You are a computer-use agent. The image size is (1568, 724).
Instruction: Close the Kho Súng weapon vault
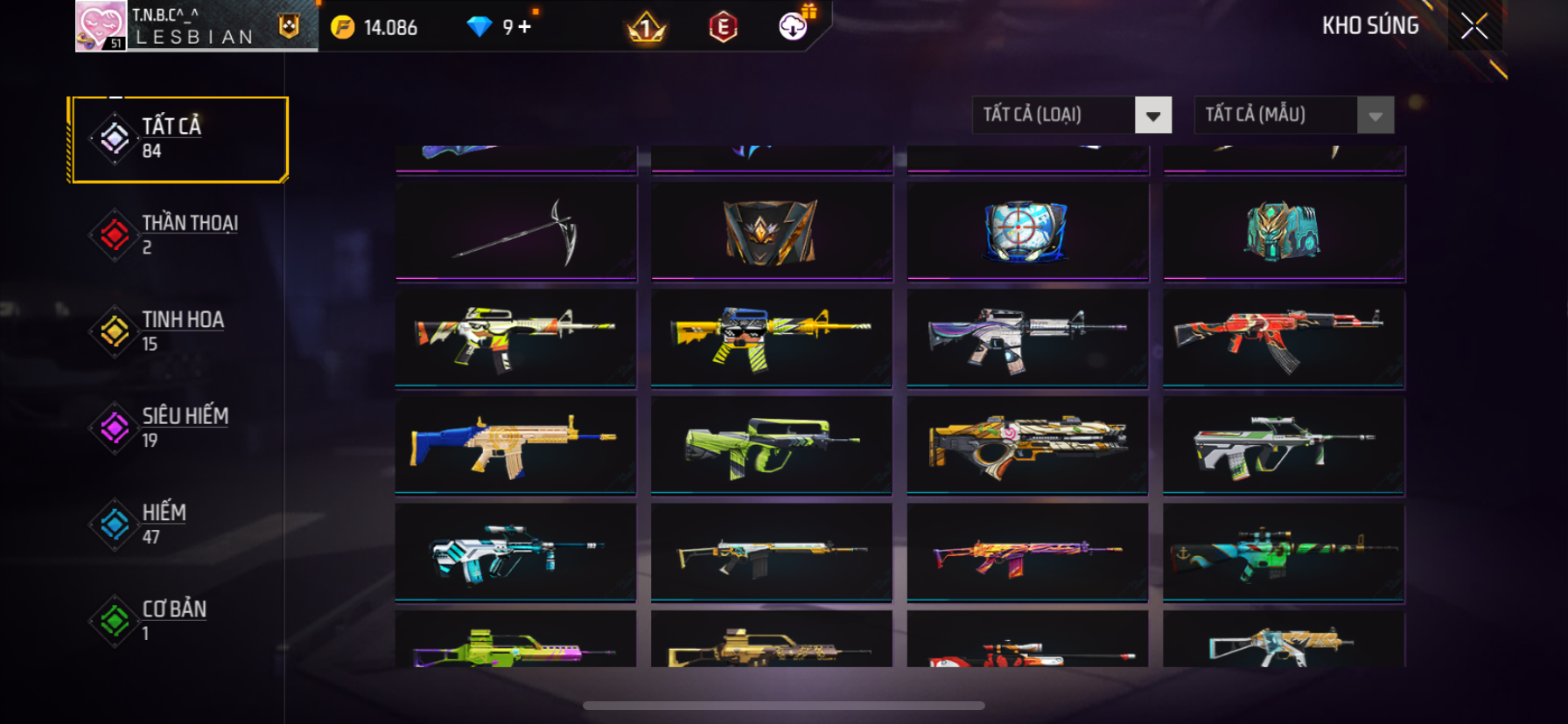(1474, 26)
